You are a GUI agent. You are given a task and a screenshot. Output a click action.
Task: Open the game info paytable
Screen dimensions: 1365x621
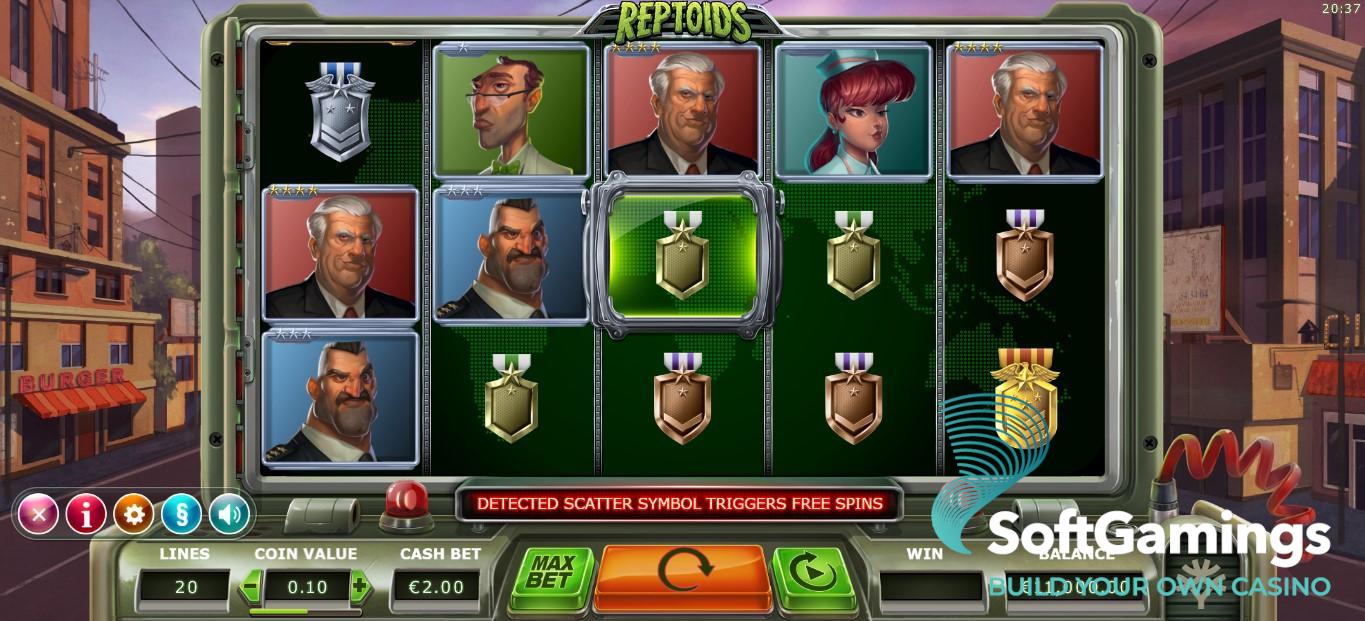86,514
